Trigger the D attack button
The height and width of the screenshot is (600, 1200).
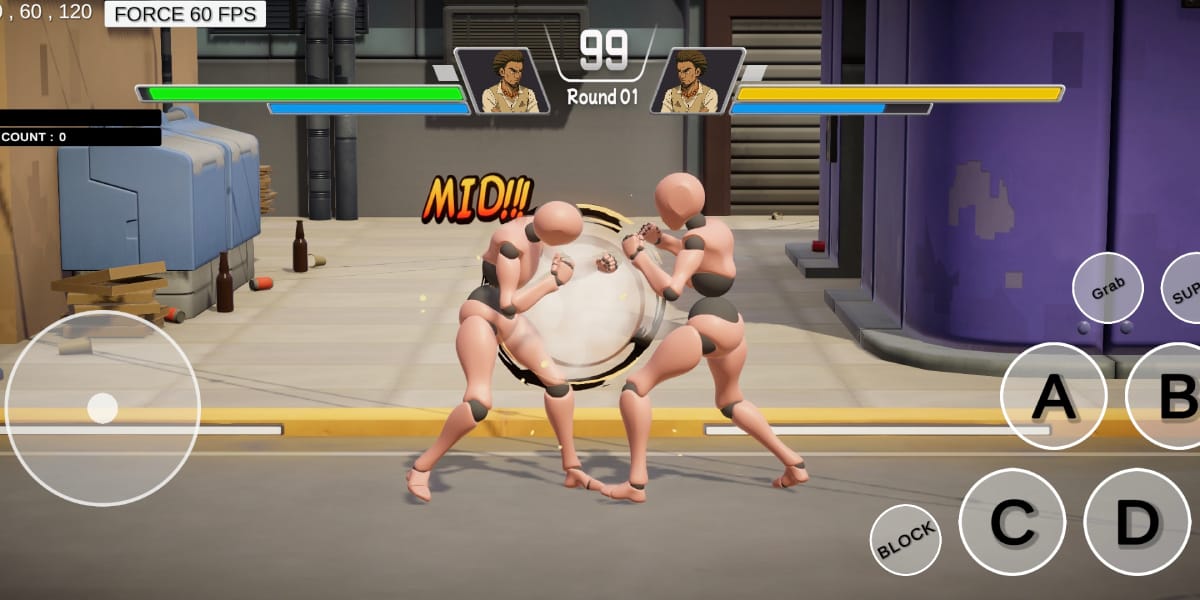pos(1137,522)
